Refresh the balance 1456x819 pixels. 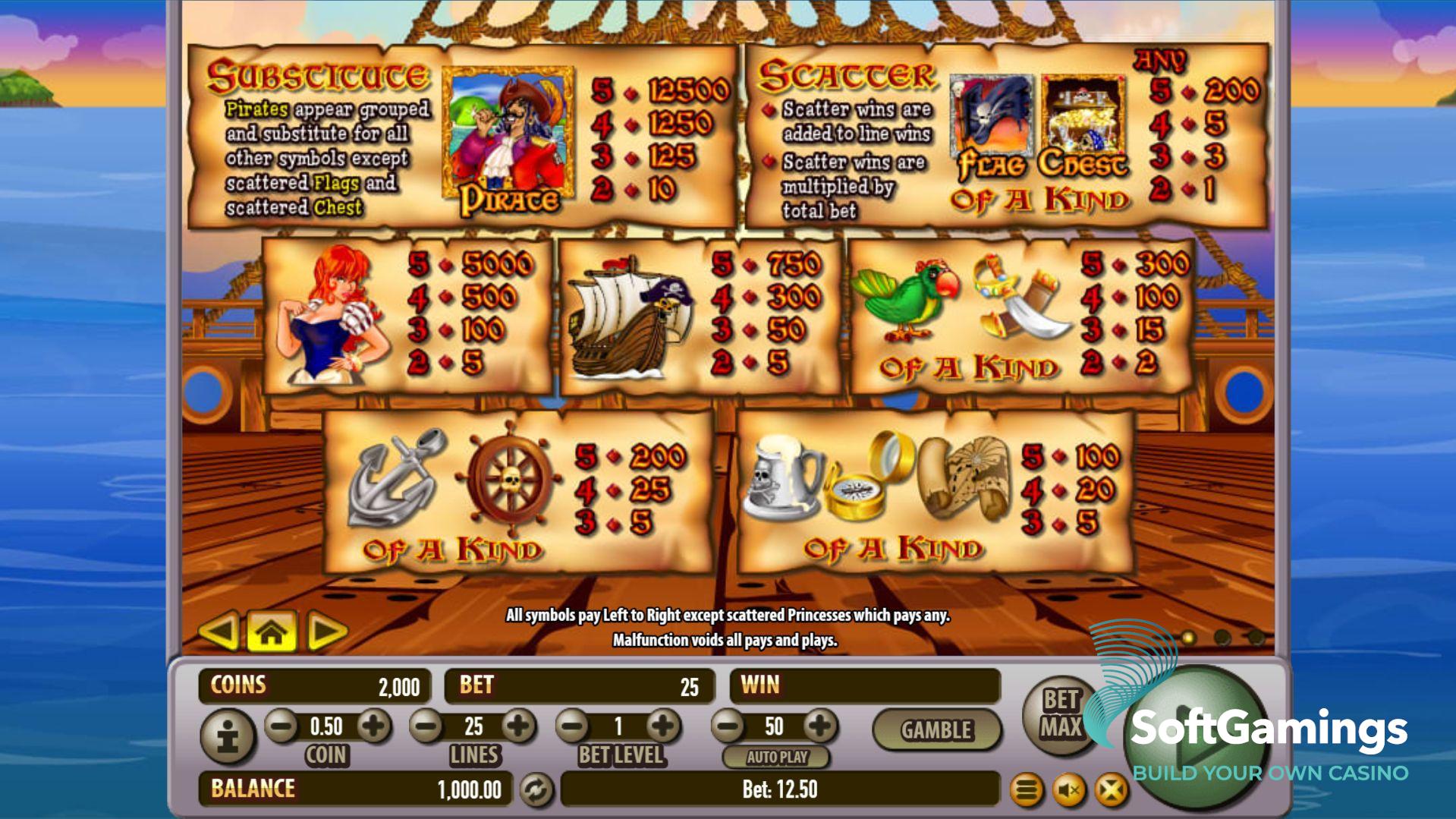pos(536,790)
